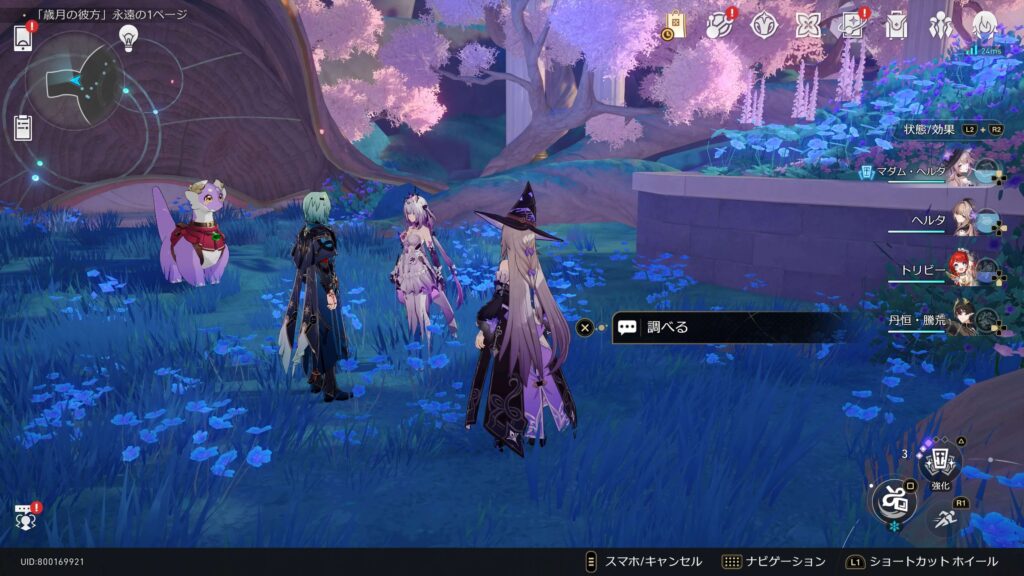
Task: Click the lightbulb hint icon
Action: pyautogui.click(x=128, y=37)
